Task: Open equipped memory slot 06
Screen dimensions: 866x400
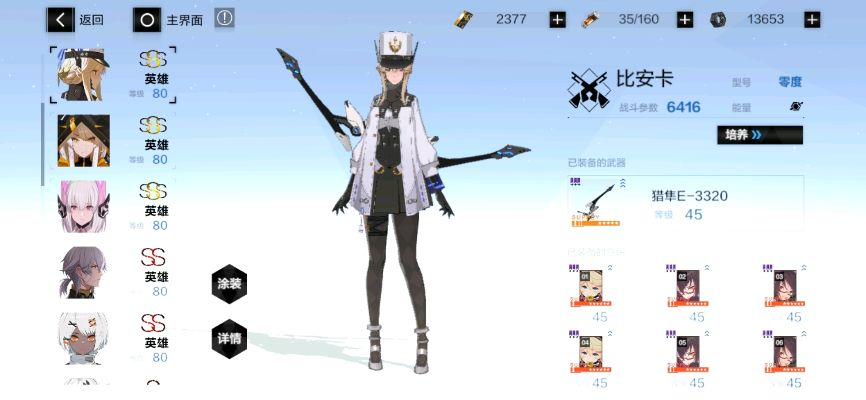Action: [x=785, y=355]
